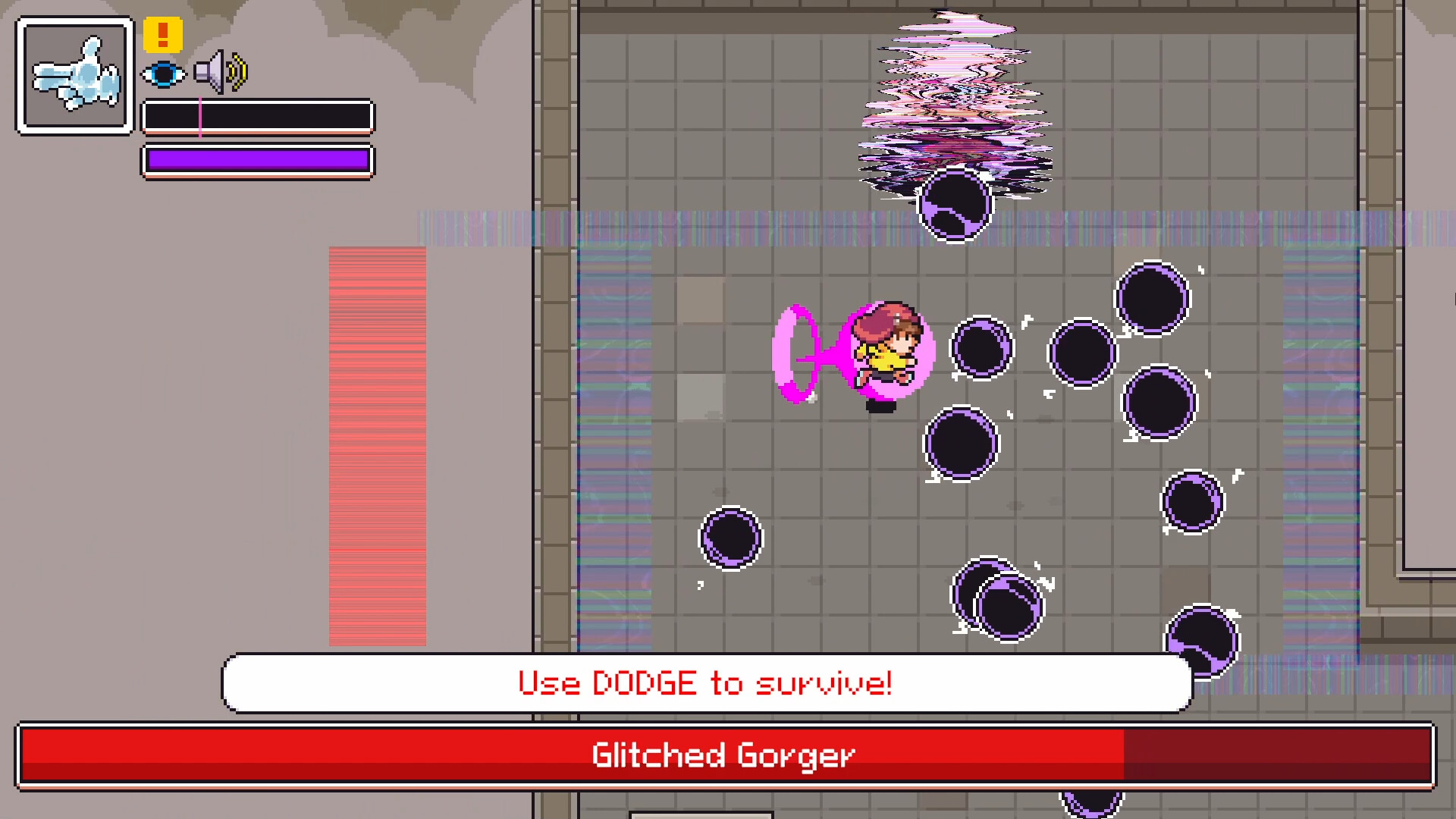Click the Use DODGE to survive message box
1456x819 pixels.
[705, 682]
